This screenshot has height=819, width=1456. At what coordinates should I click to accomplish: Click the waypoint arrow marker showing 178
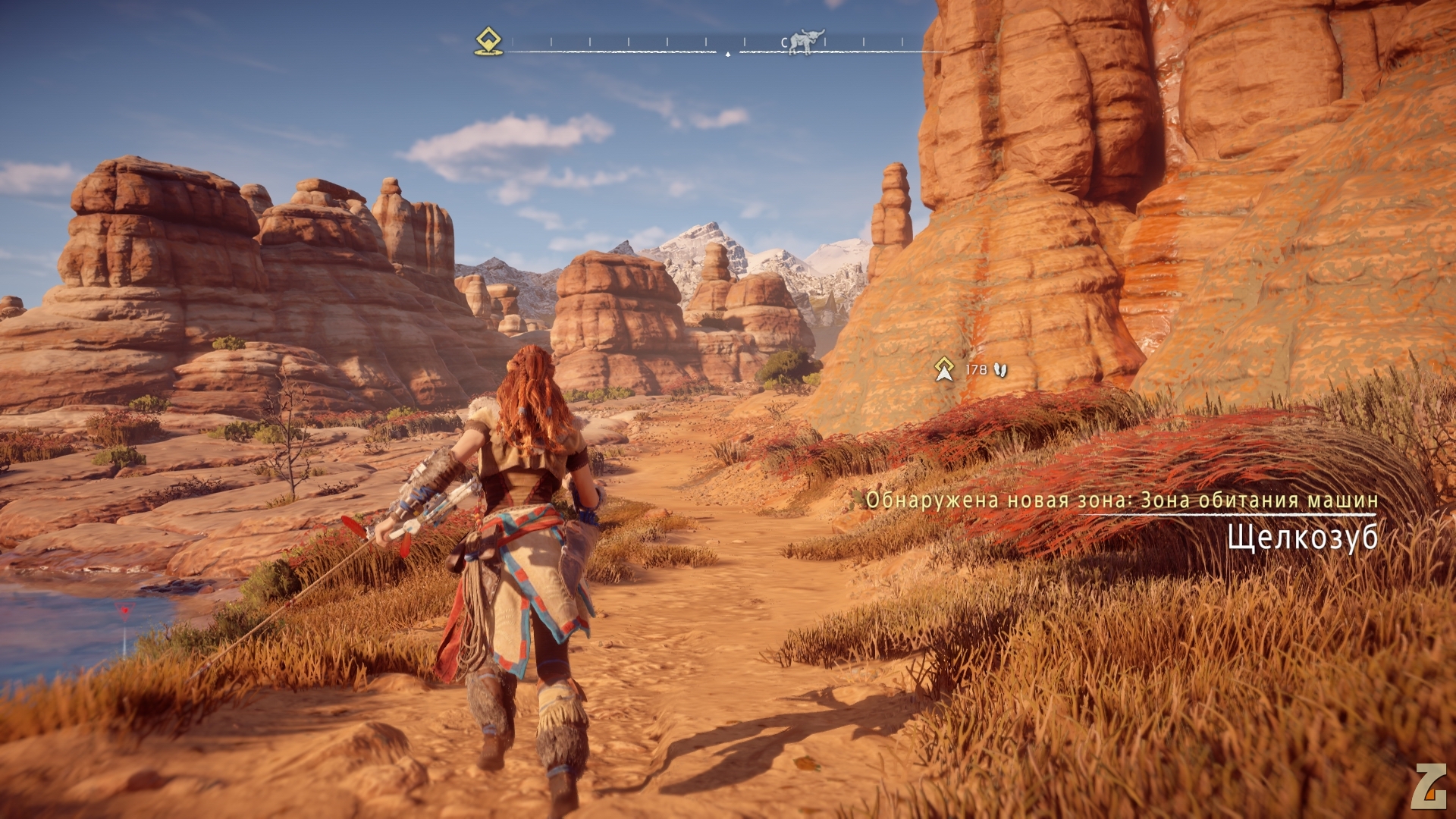pos(944,369)
